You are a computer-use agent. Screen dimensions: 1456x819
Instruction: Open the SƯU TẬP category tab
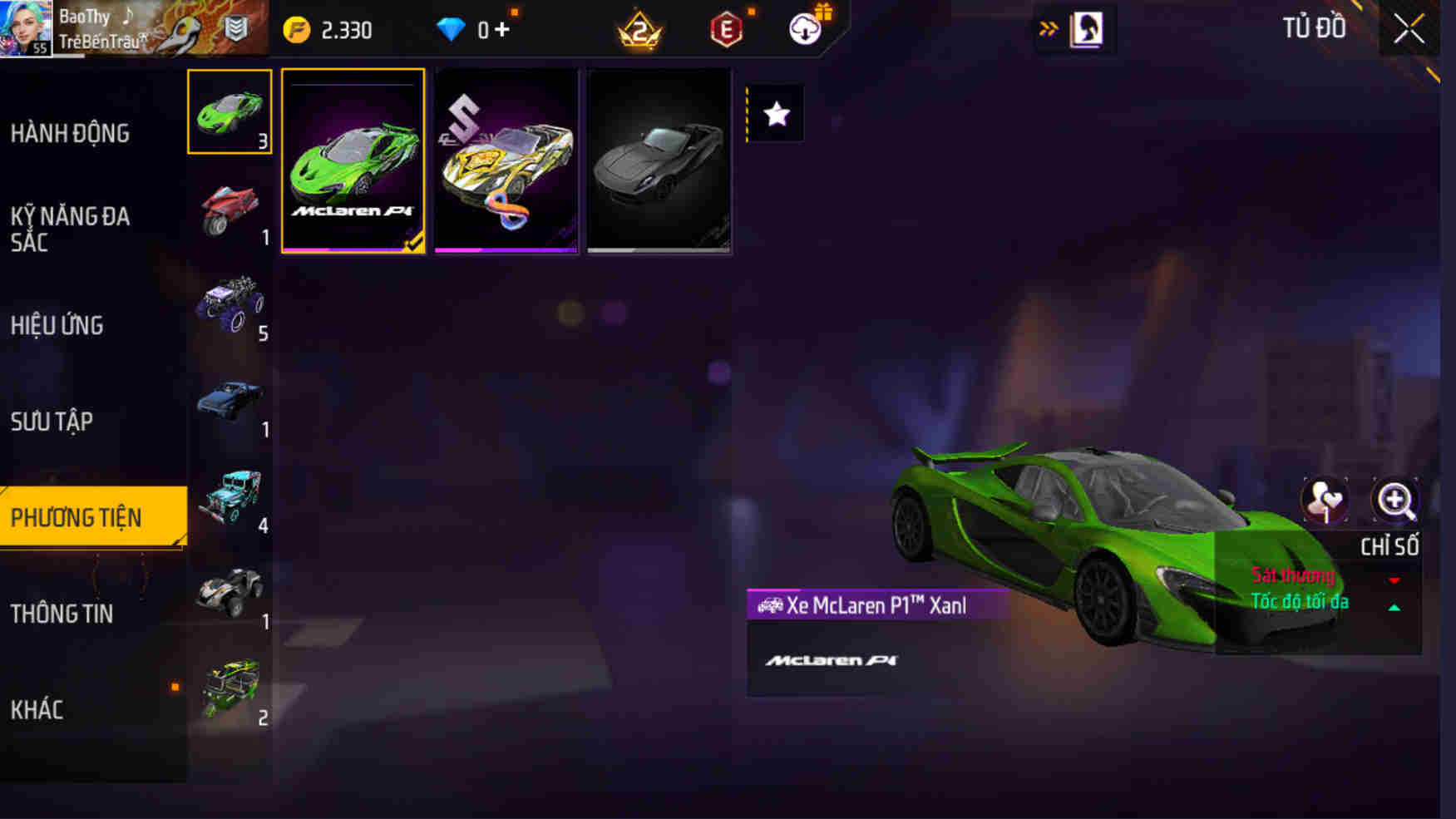click(53, 422)
